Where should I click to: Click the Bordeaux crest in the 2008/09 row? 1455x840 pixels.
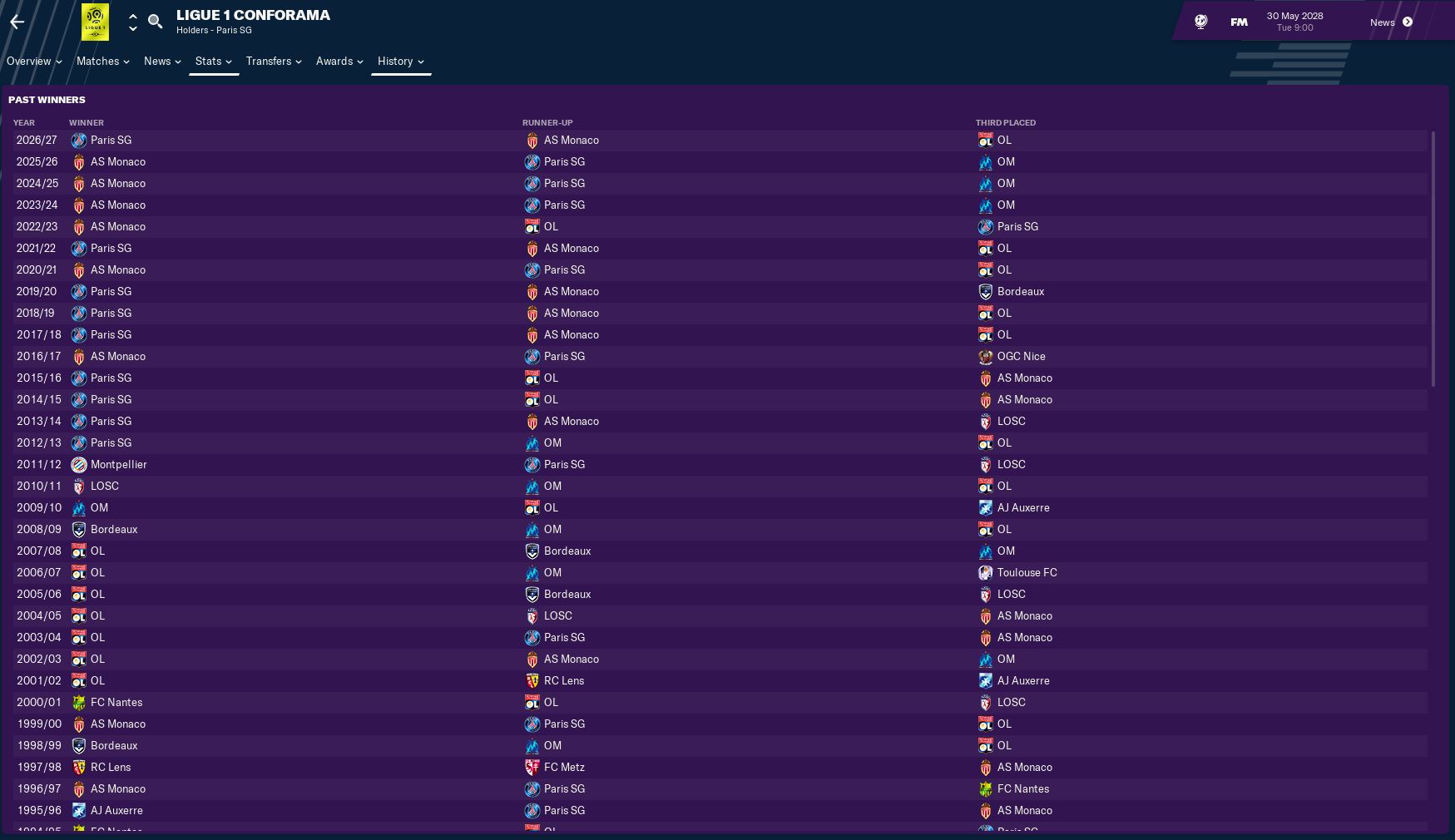coord(79,529)
